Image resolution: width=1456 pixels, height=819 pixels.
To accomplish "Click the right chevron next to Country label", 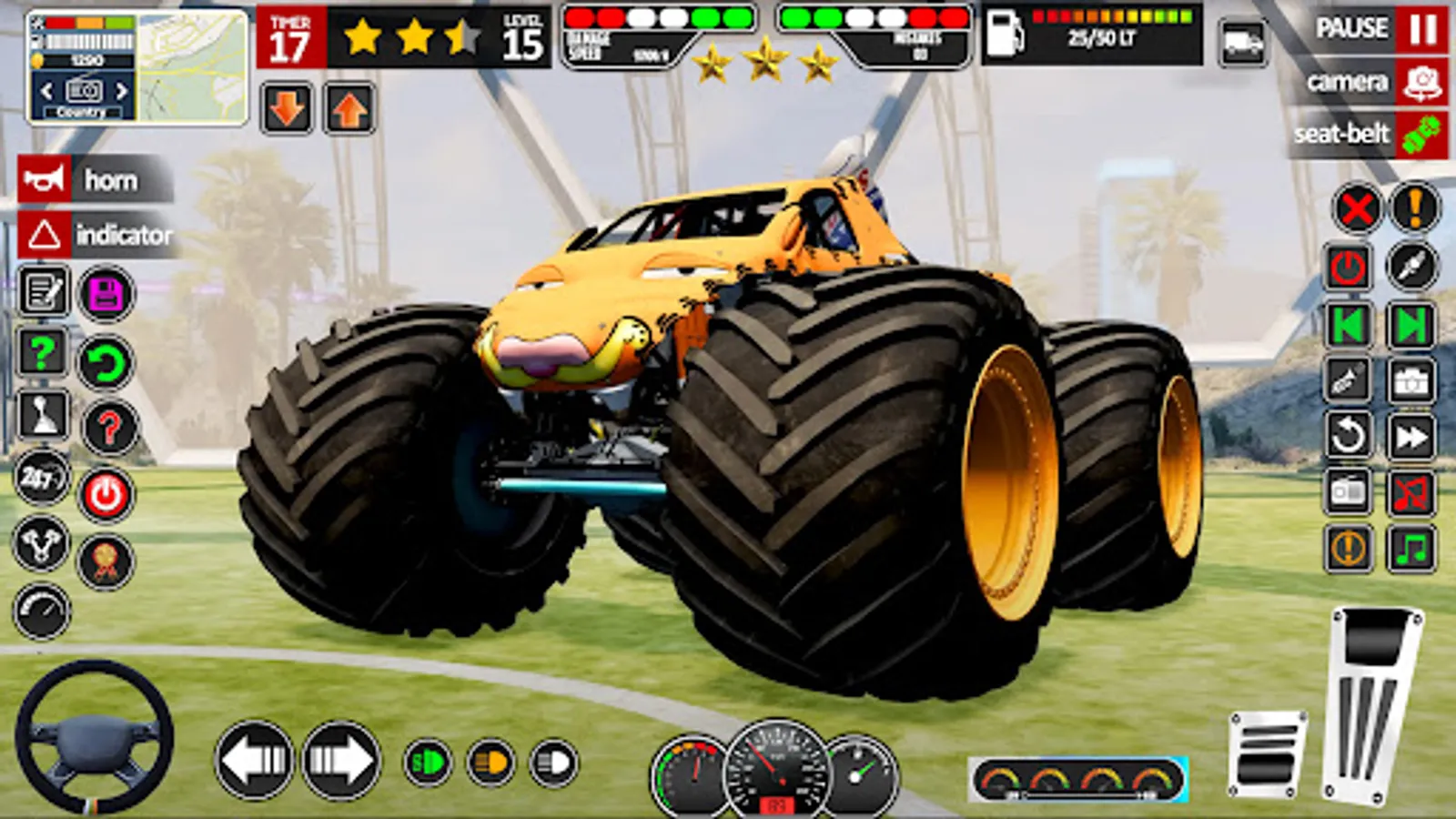I will [120, 91].
